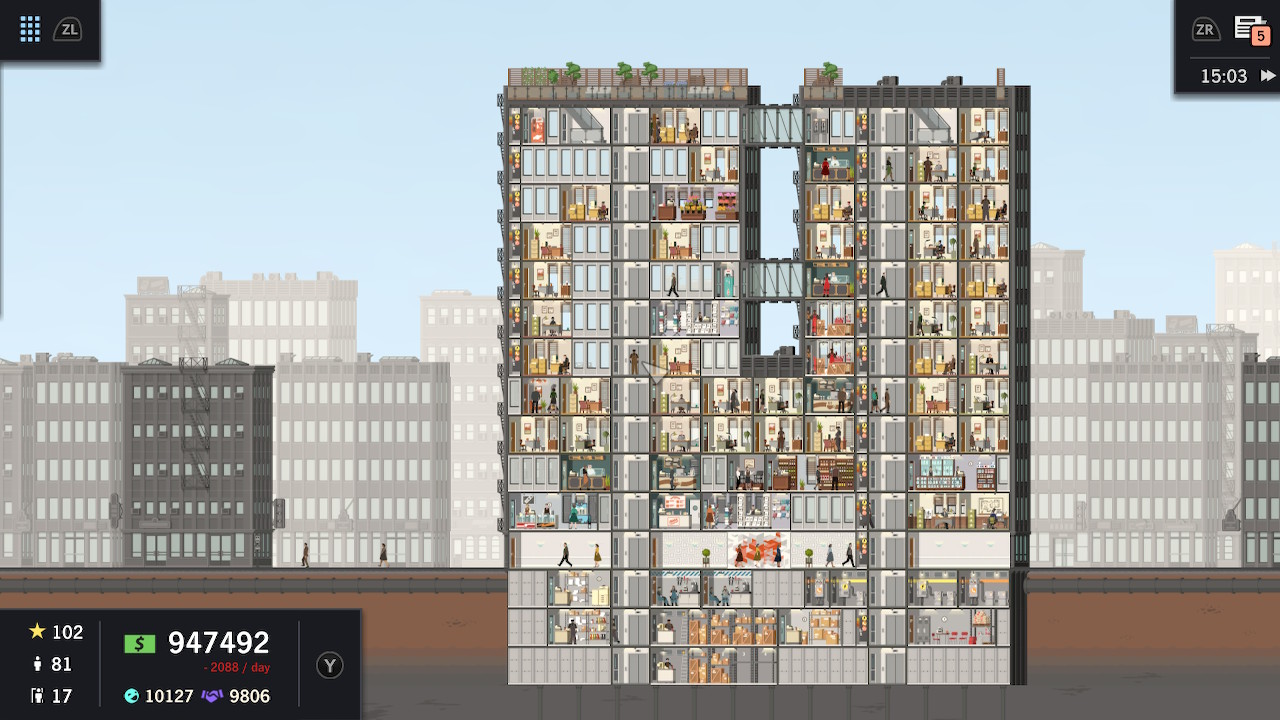This screenshot has height=720, width=1280.
Task: Click the star rating icon
Action: [x=39, y=632]
